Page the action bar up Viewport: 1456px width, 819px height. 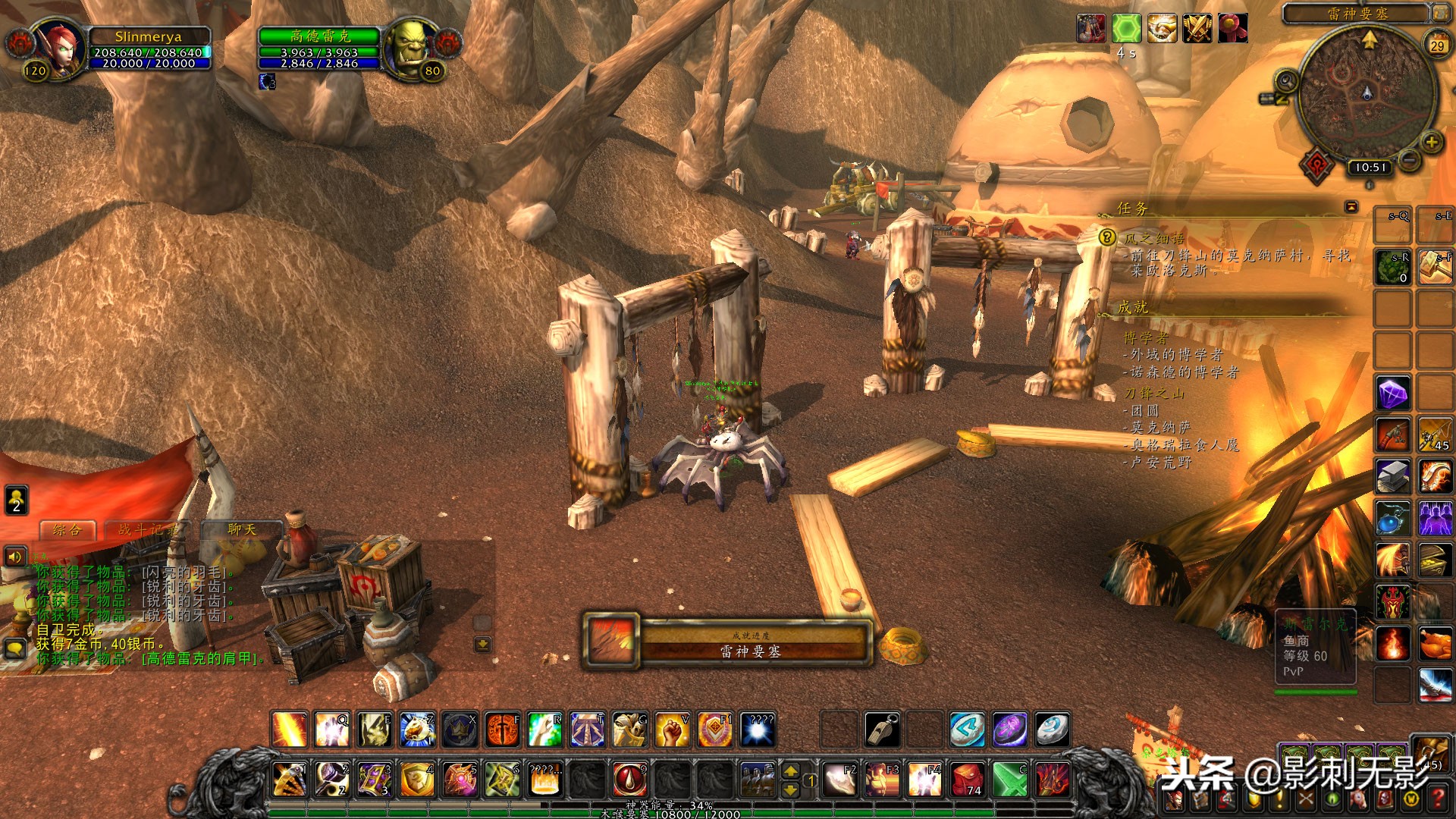coord(790,770)
